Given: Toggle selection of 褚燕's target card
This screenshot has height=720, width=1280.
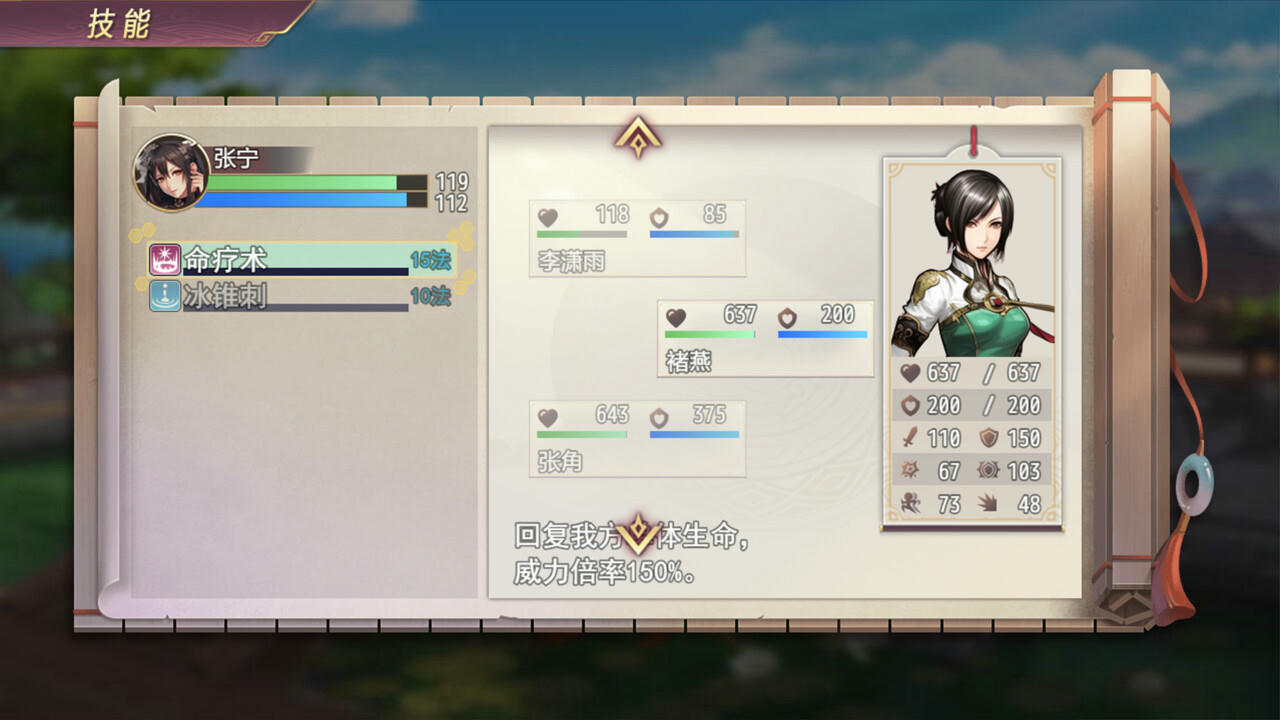Looking at the screenshot, I should coord(765,337).
